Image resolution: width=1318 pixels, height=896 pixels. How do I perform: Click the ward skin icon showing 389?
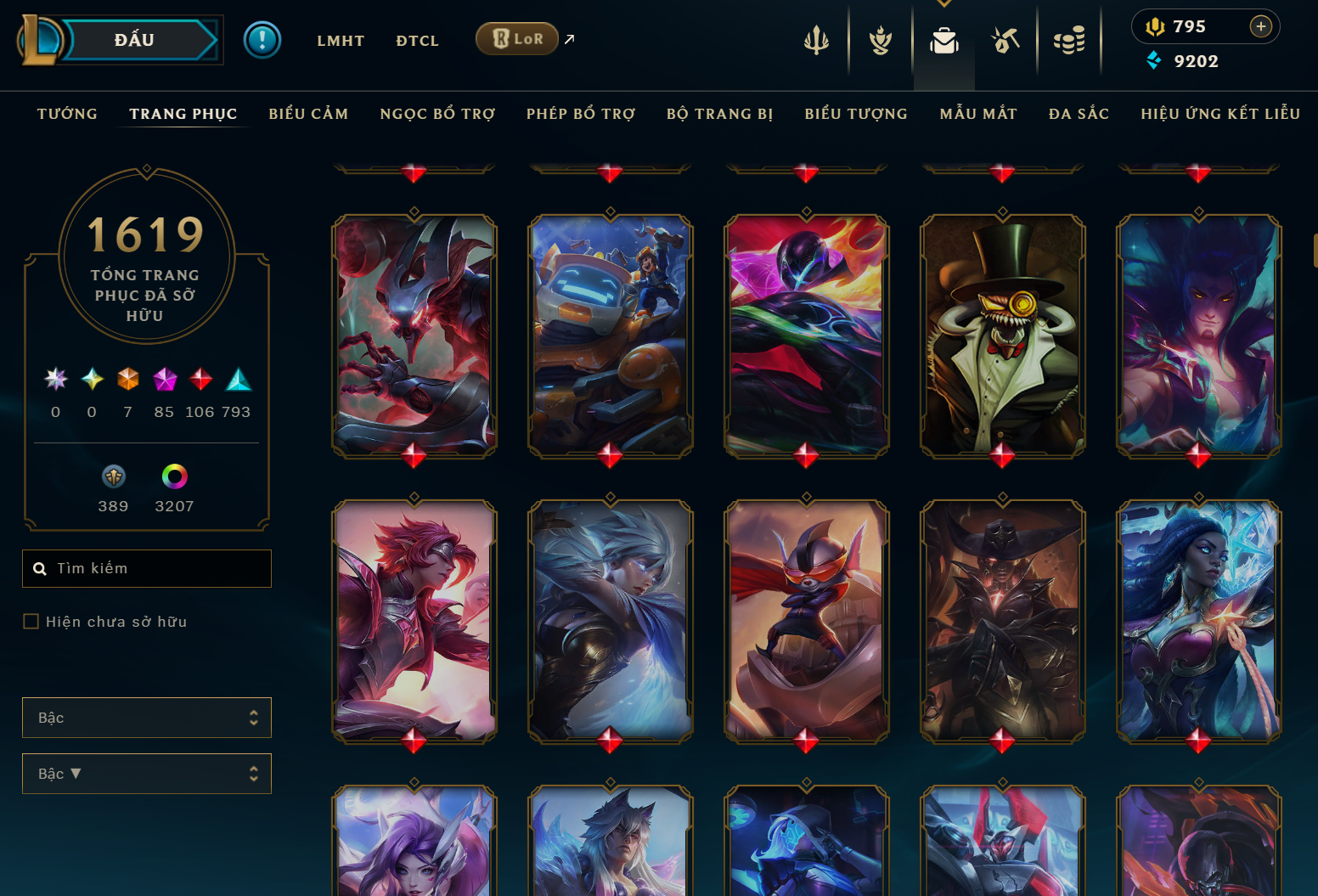coord(113,476)
